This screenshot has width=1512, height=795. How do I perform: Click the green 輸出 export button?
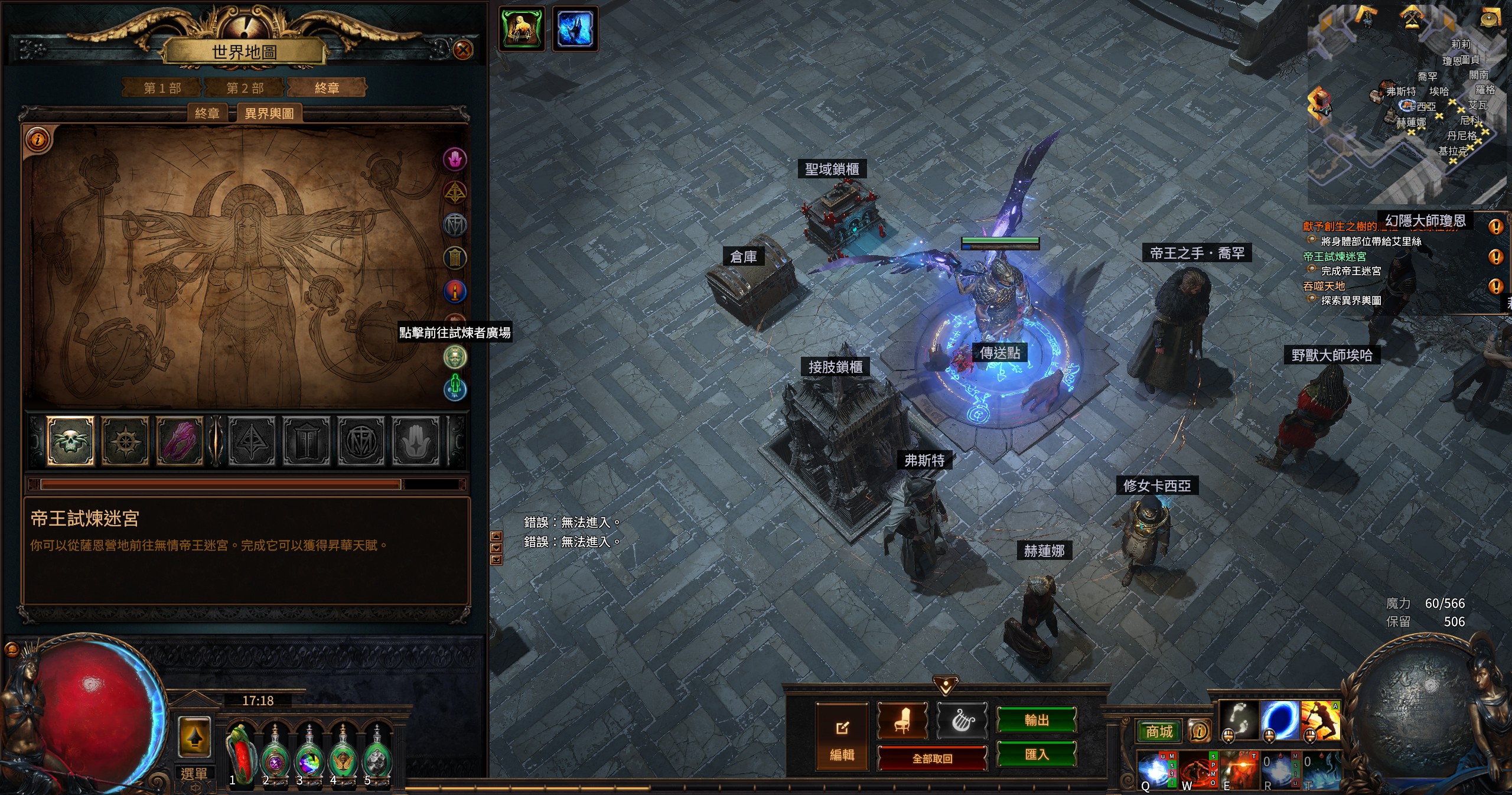point(1037,720)
